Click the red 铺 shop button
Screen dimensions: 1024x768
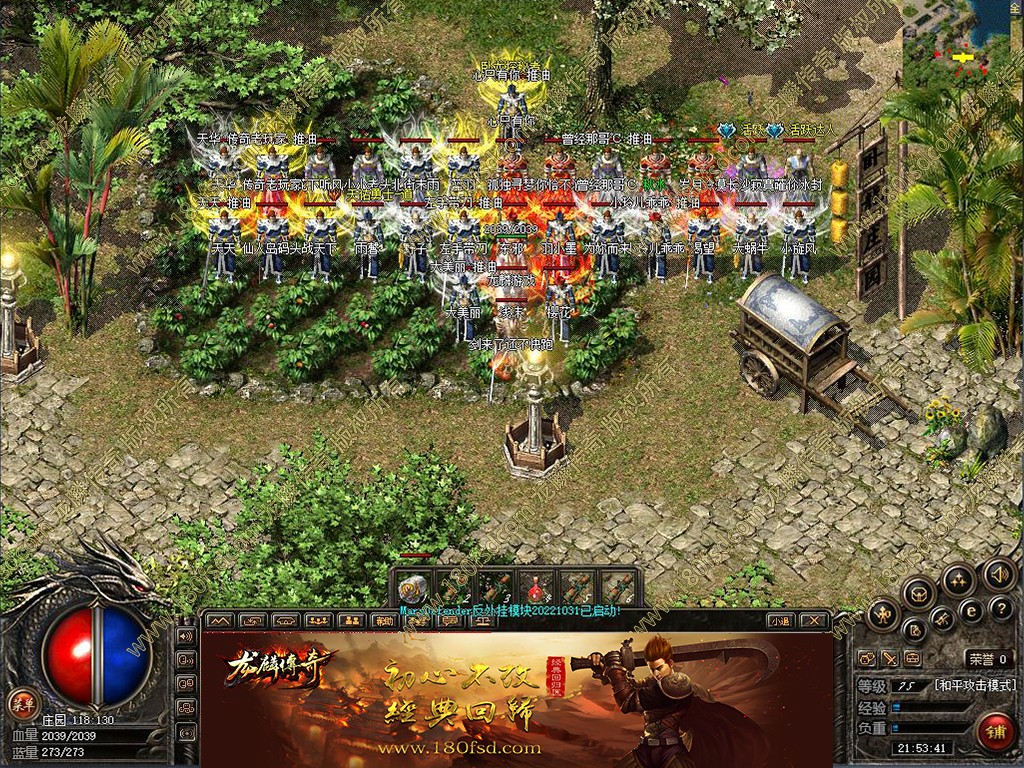[x=994, y=731]
